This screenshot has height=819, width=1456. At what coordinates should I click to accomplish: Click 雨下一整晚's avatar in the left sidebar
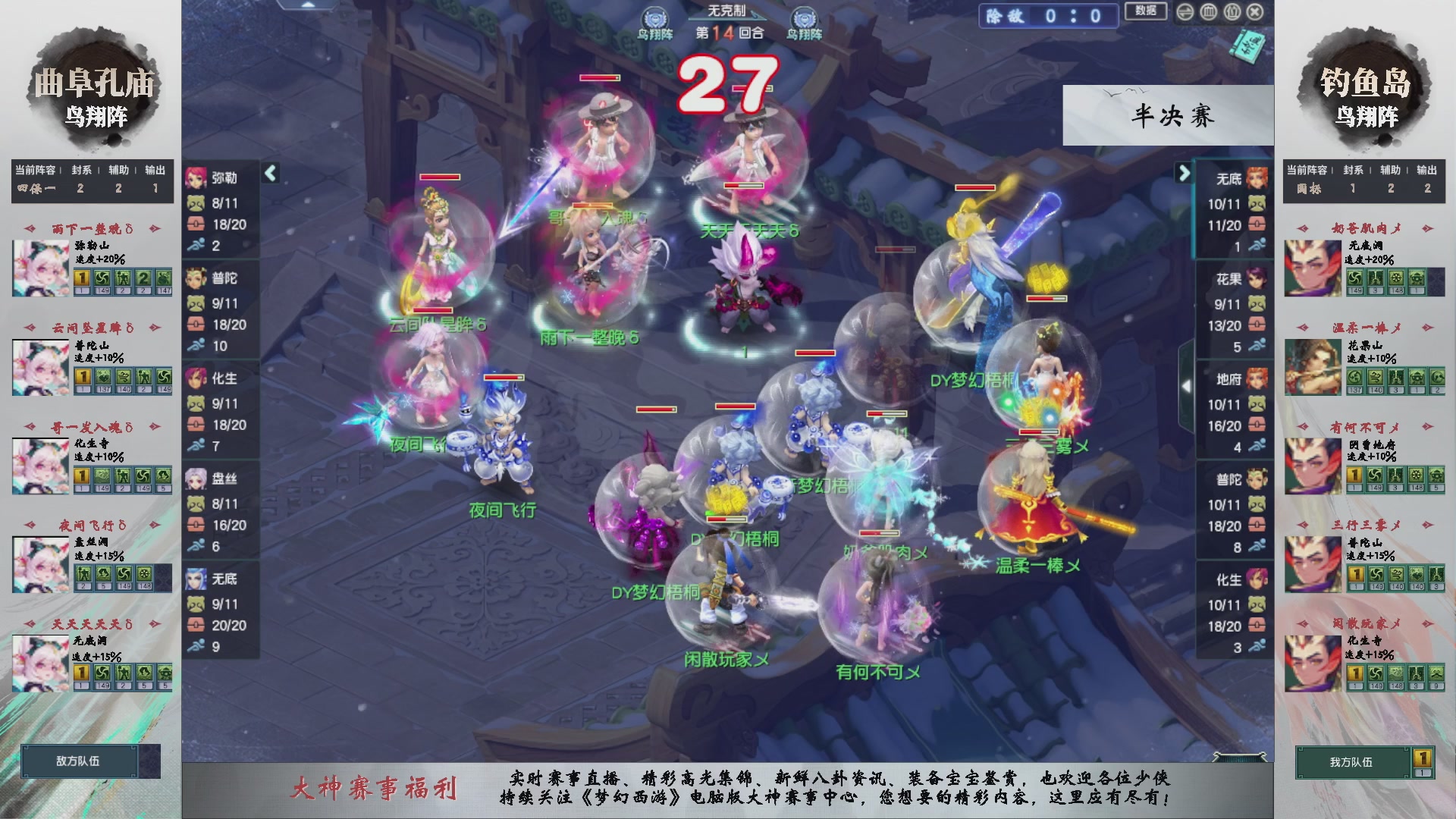(39, 267)
